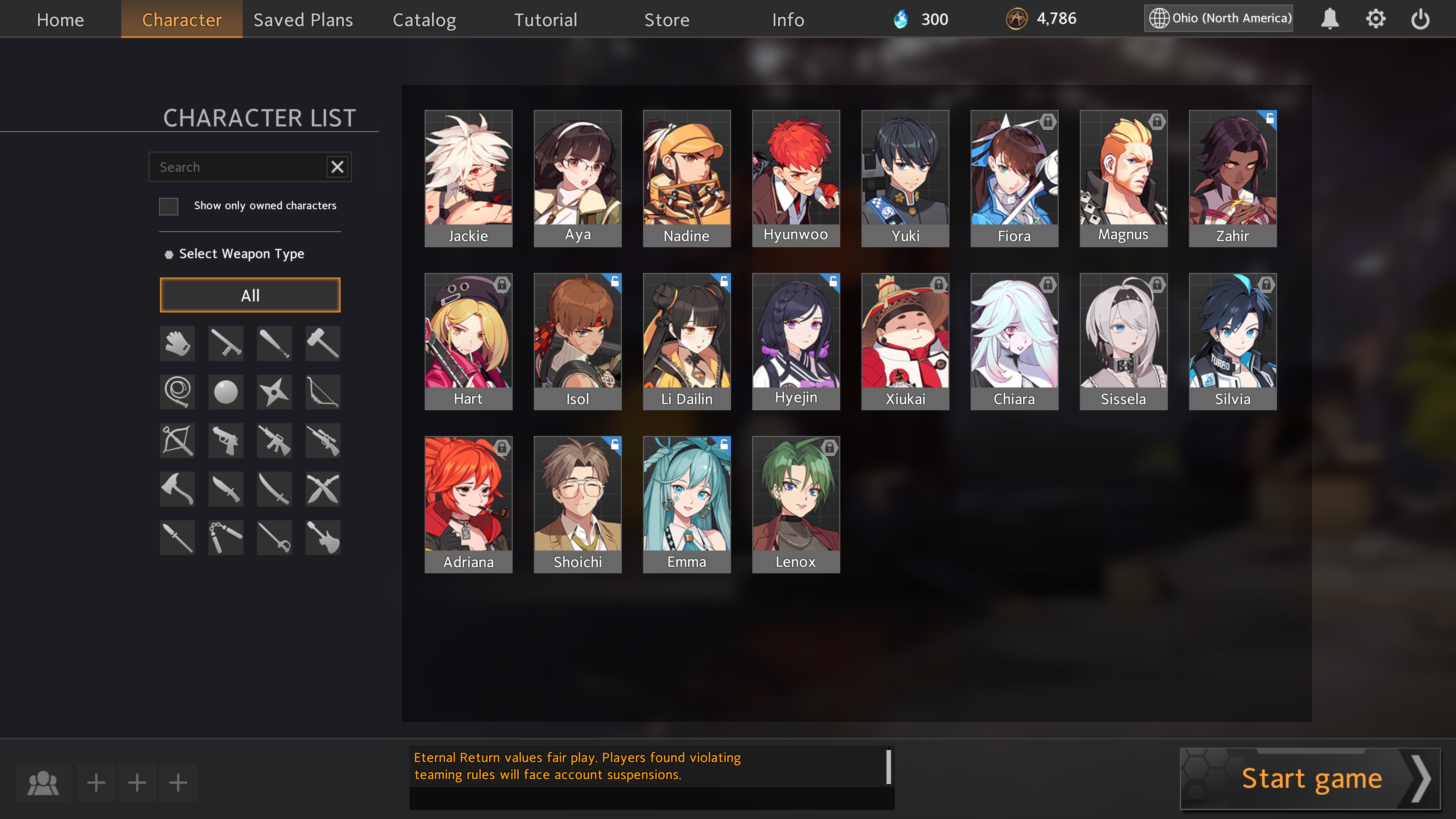Click the power quit icon

(x=1420, y=19)
